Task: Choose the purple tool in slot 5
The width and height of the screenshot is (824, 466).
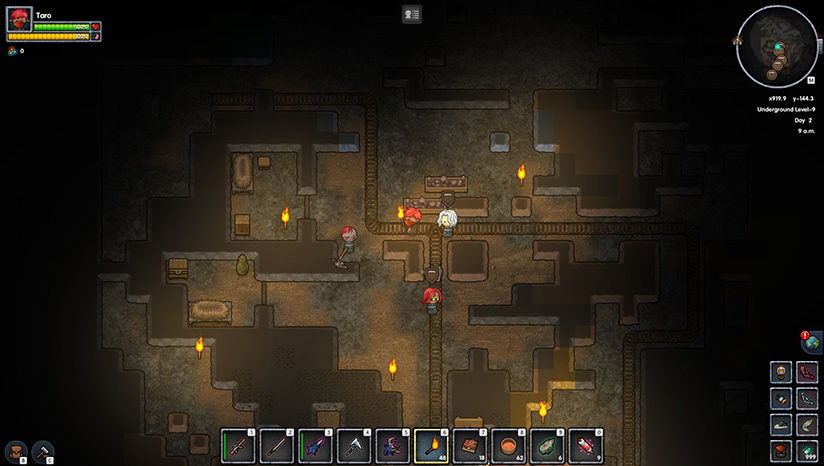Action: (x=392, y=444)
